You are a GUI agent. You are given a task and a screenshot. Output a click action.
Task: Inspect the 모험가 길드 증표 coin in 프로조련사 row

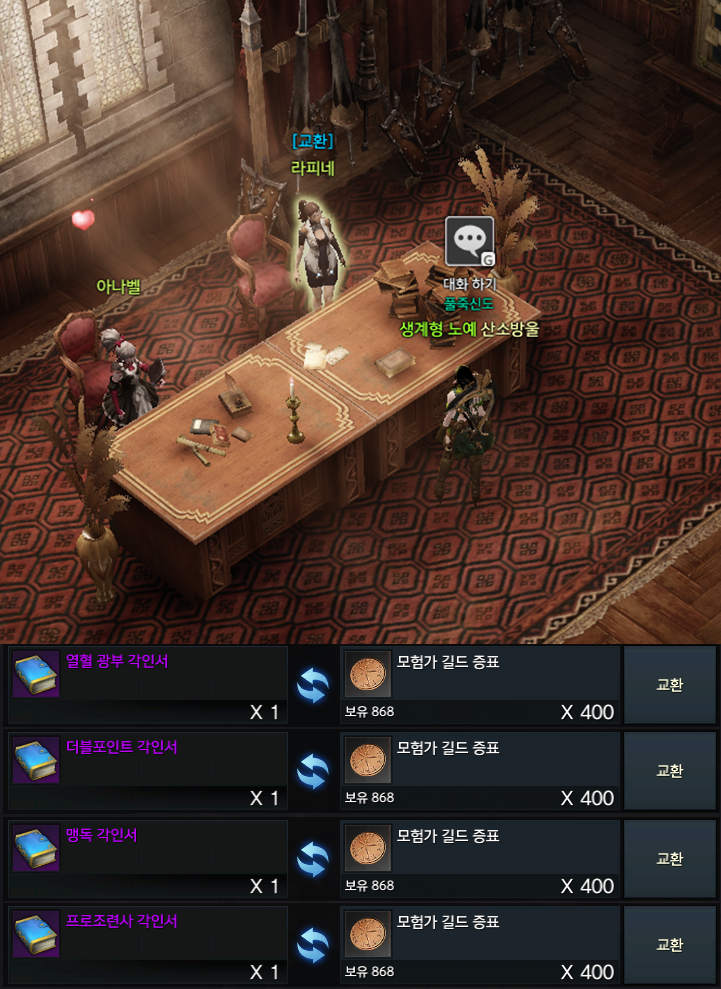[367, 935]
